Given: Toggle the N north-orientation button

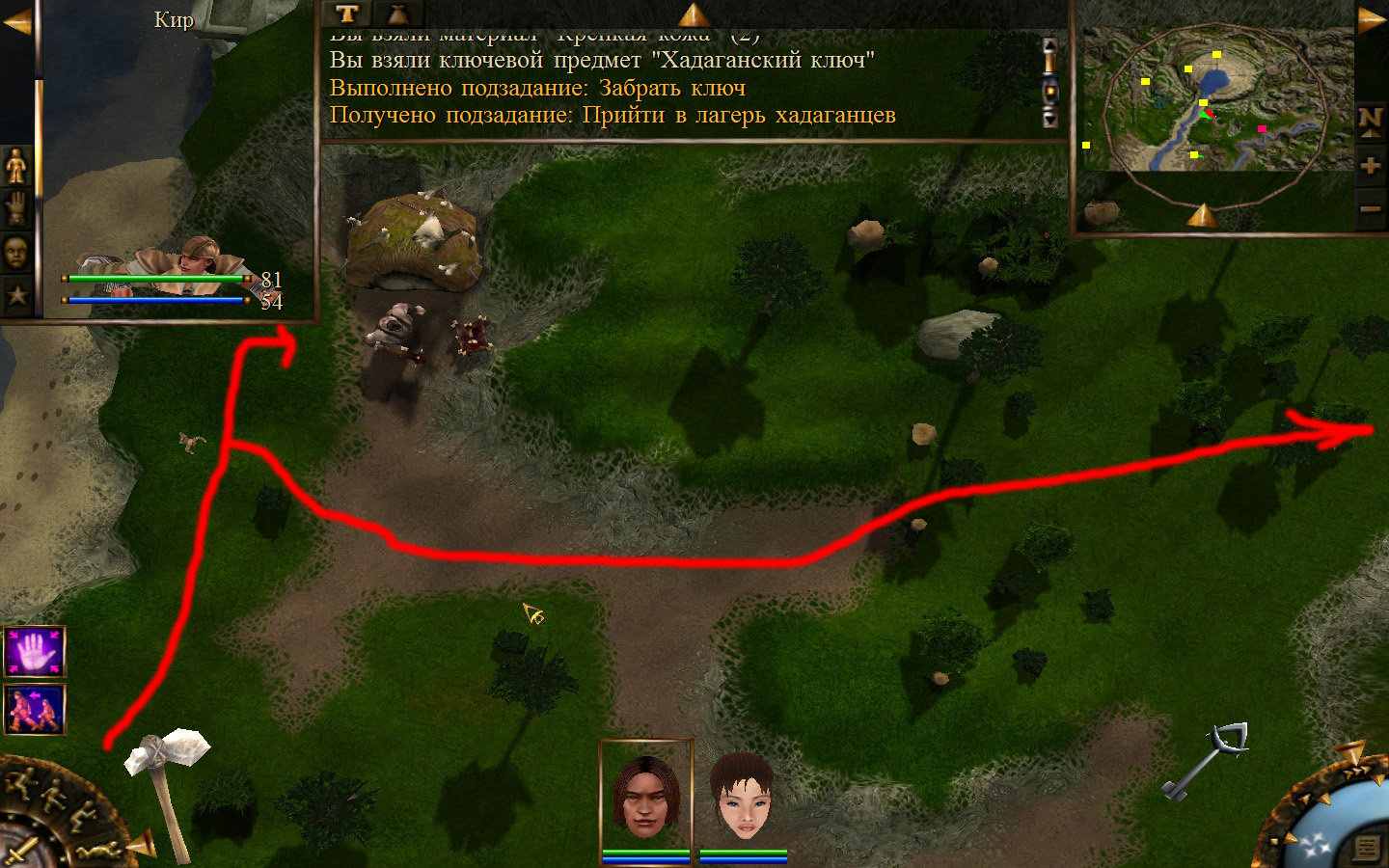Looking at the screenshot, I should click(x=1371, y=122).
